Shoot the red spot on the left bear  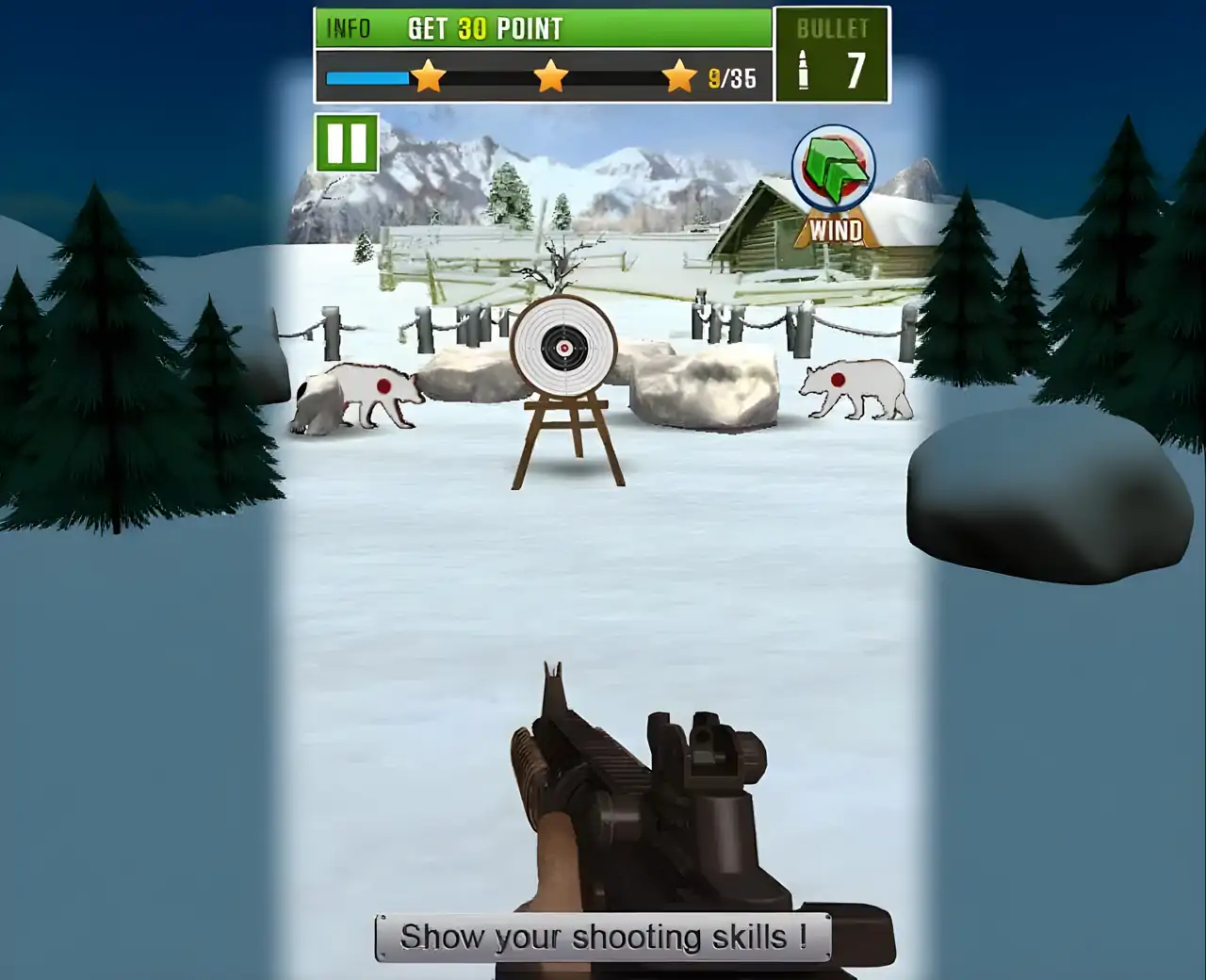[386, 386]
